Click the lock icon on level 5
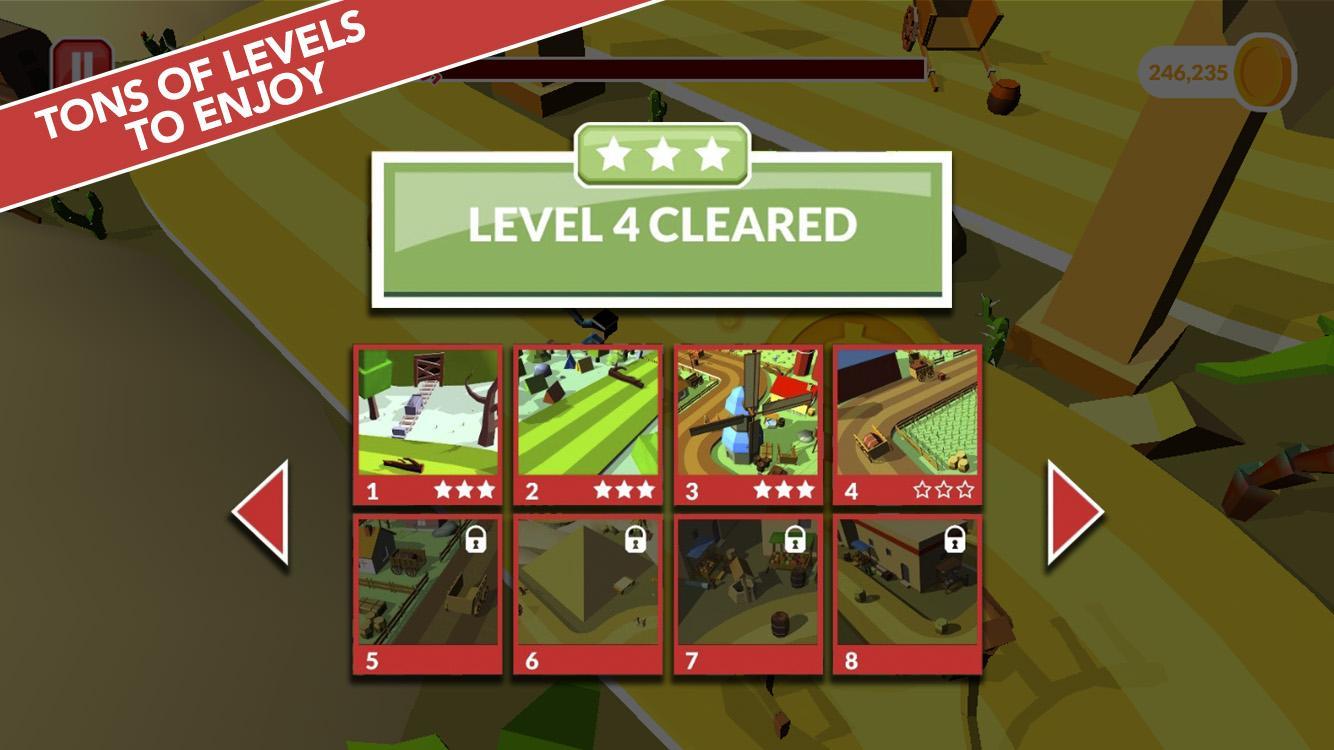 477,540
